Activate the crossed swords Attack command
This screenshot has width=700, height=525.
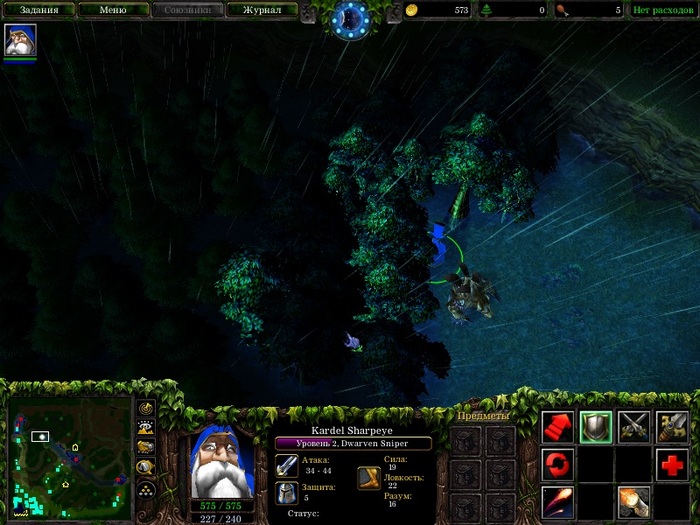[x=634, y=427]
